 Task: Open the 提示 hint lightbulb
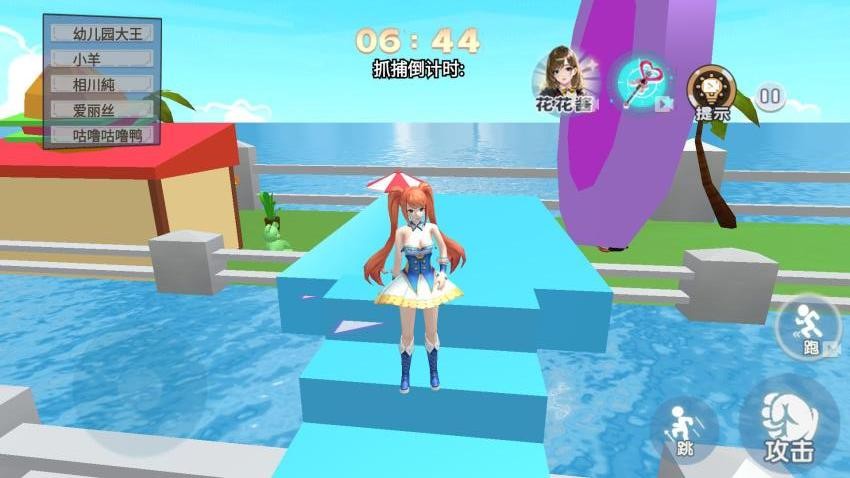712,92
